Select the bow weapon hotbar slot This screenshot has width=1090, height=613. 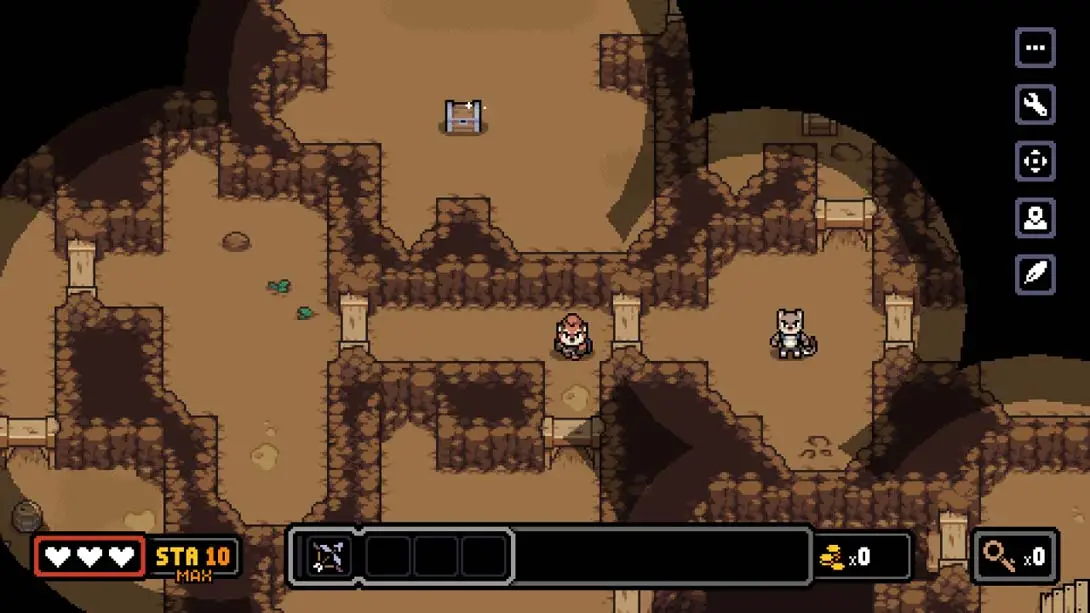pos(328,557)
